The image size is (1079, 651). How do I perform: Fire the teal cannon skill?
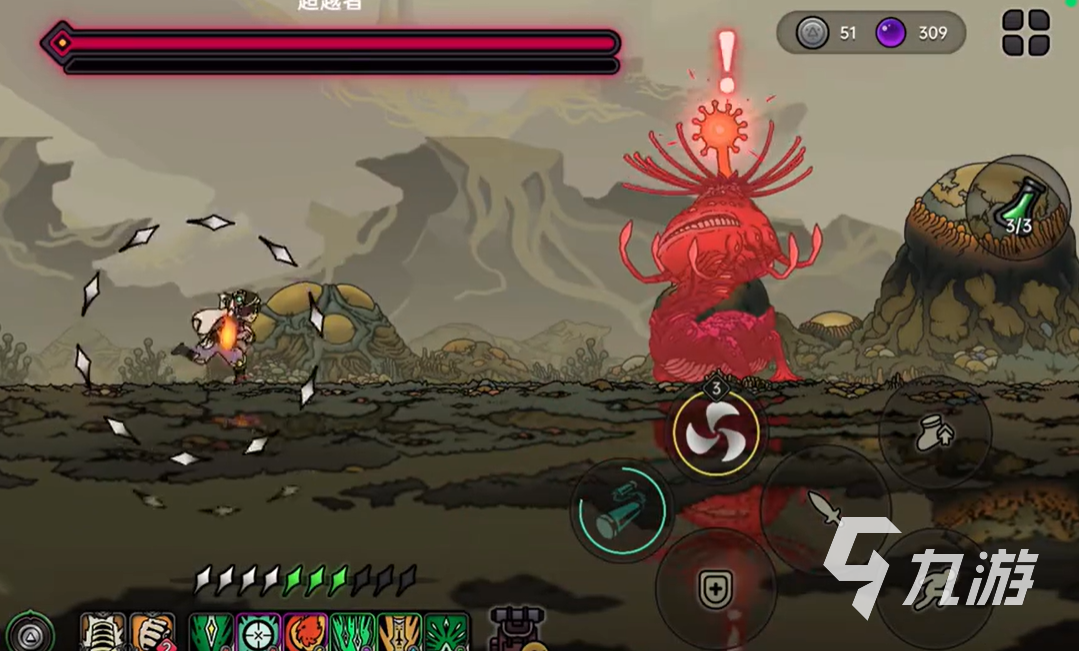620,510
